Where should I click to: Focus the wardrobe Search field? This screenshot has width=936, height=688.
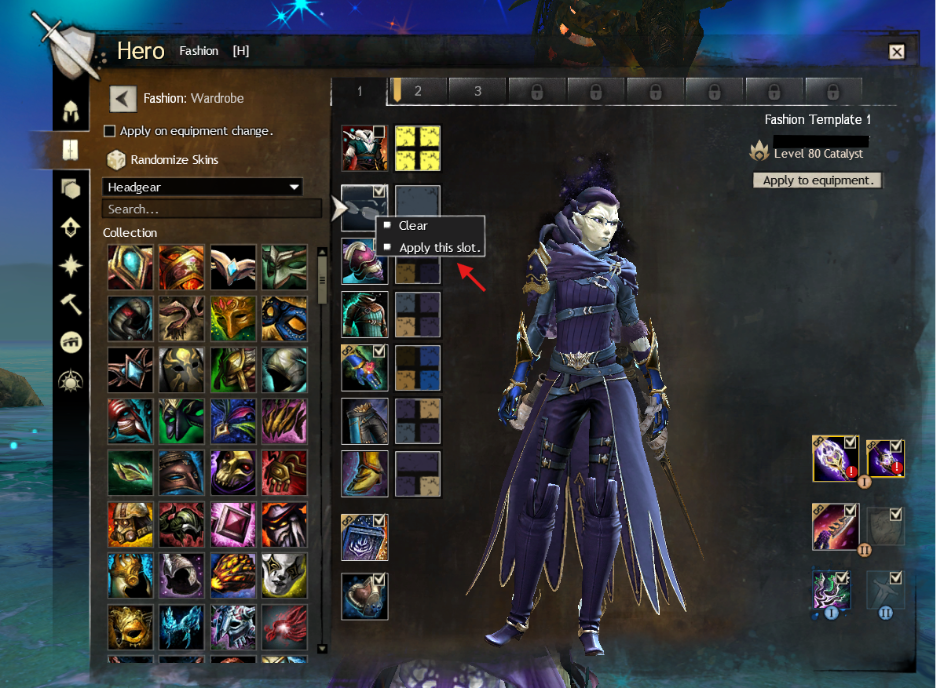(210, 209)
